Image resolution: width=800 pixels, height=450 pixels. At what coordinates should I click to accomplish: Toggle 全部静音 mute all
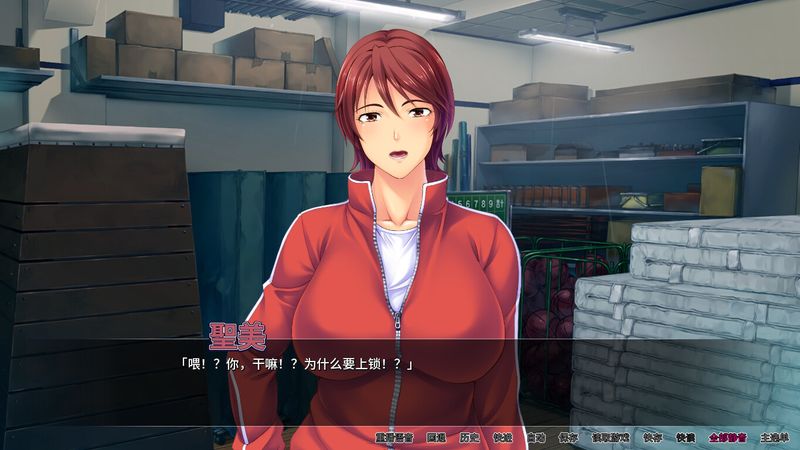(x=726, y=437)
